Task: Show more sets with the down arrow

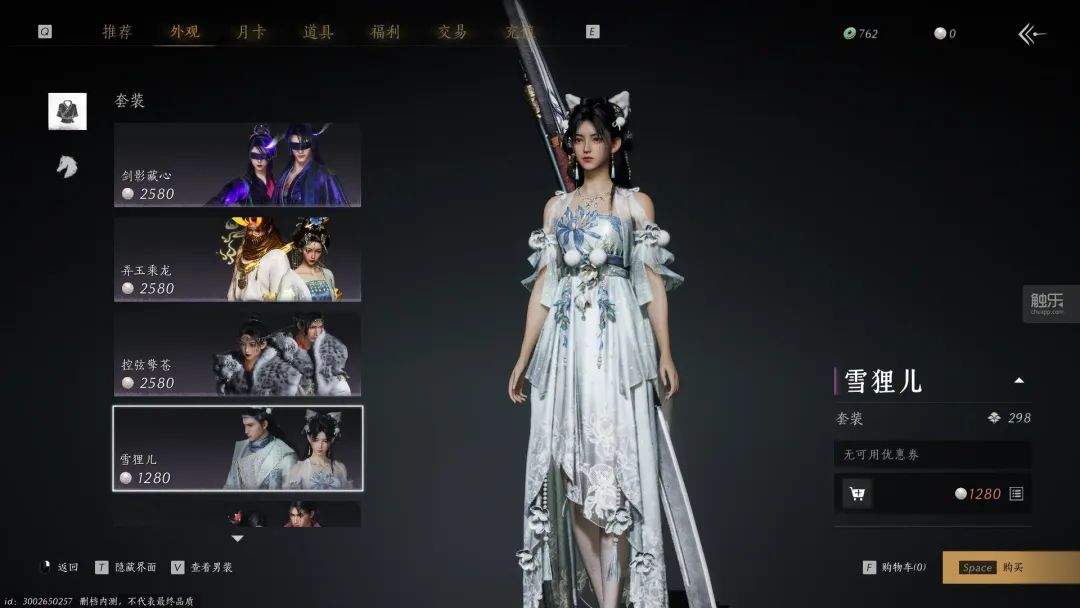Action: coord(237,538)
